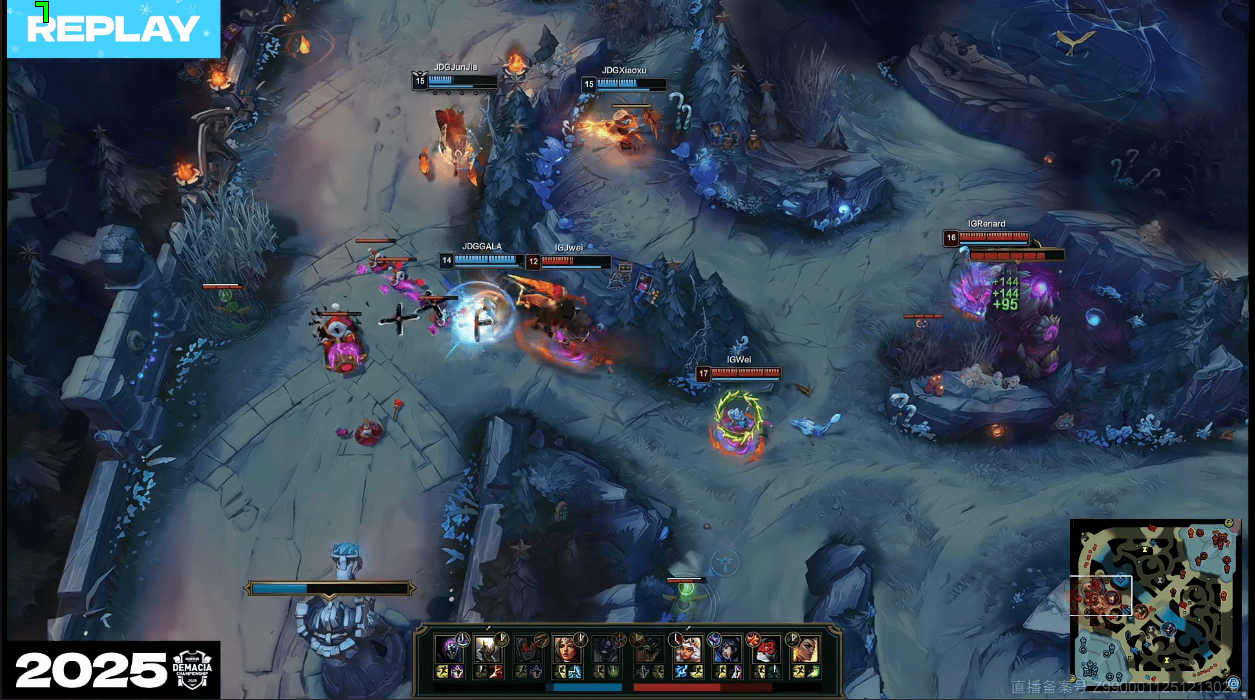Choose the golden-toned woman champion portrait
Viewport: 1255px width, 700px height.
[x=806, y=648]
